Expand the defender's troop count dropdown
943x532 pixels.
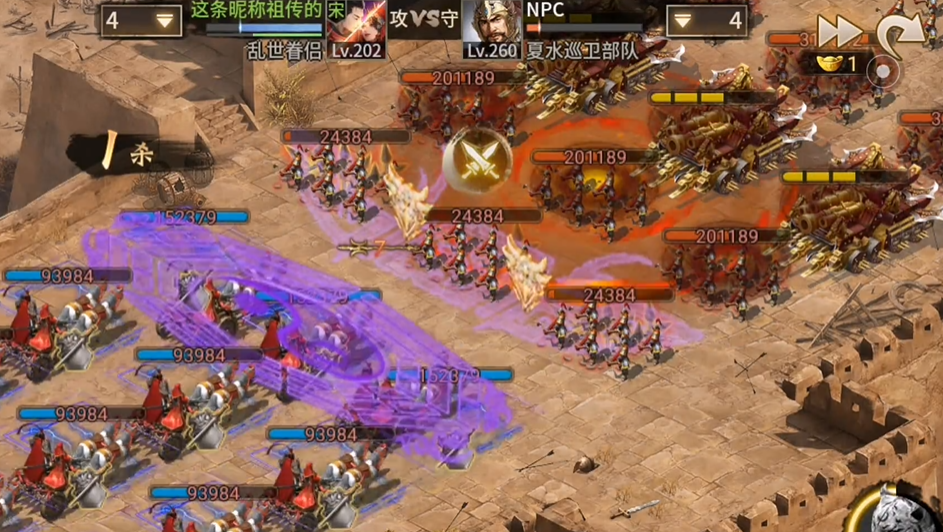(707, 20)
